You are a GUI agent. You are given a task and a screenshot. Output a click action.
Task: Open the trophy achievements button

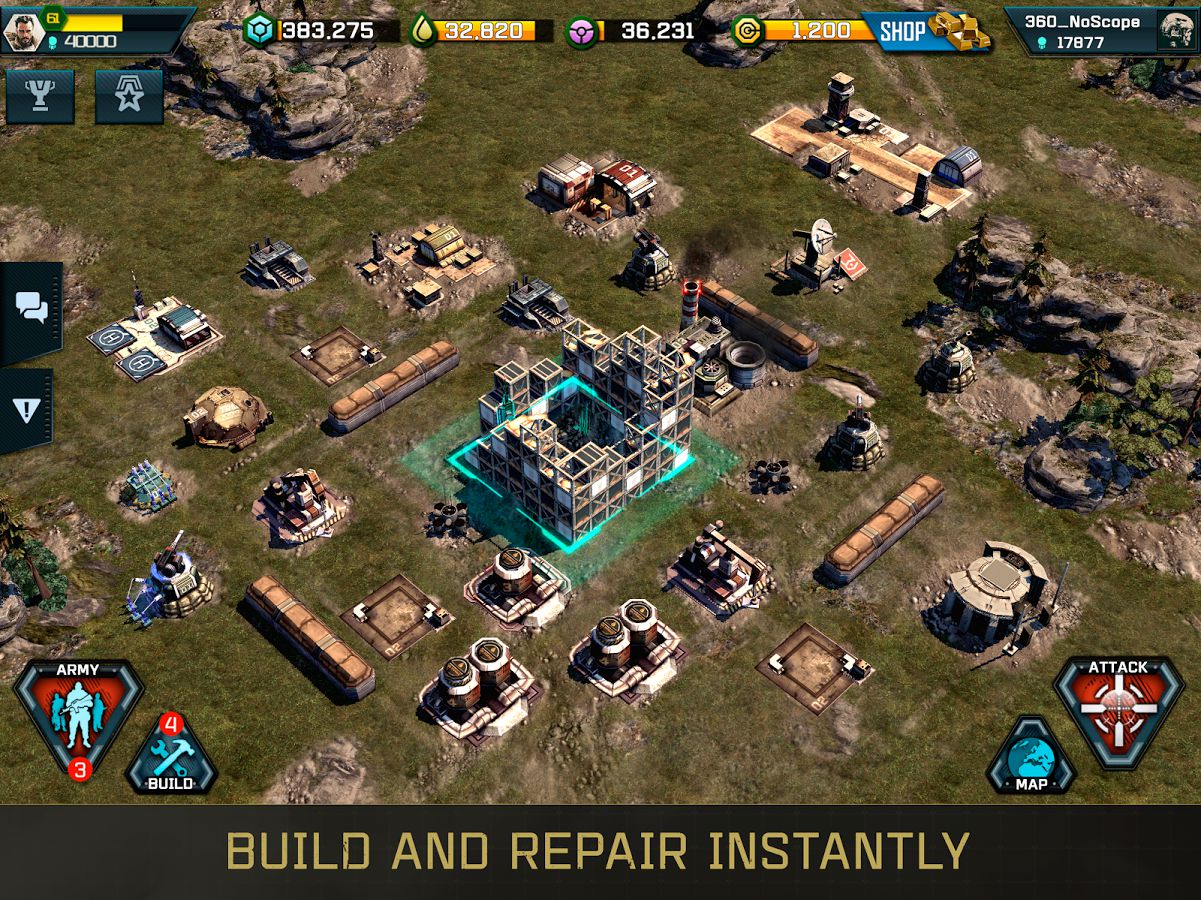point(40,97)
